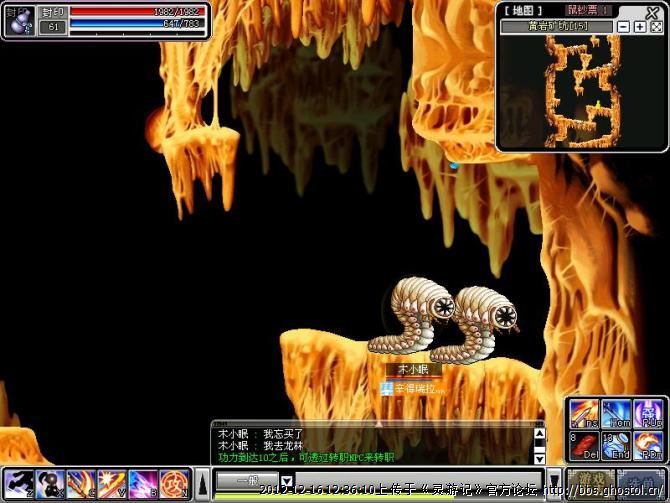Select the character portrait in top-left
Screen dimensions: 670x503
click(19, 20)
